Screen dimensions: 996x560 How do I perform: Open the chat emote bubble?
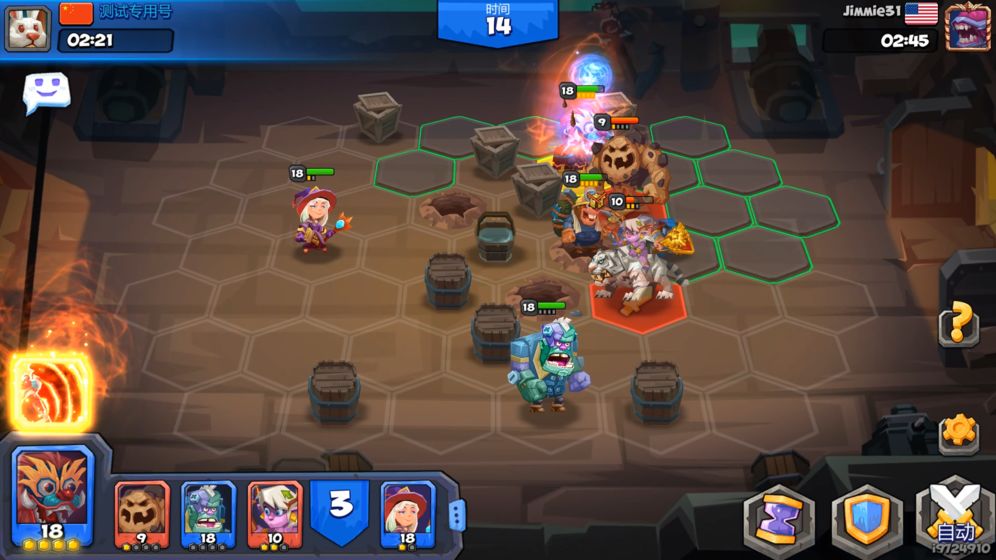click(x=46, y=93)
